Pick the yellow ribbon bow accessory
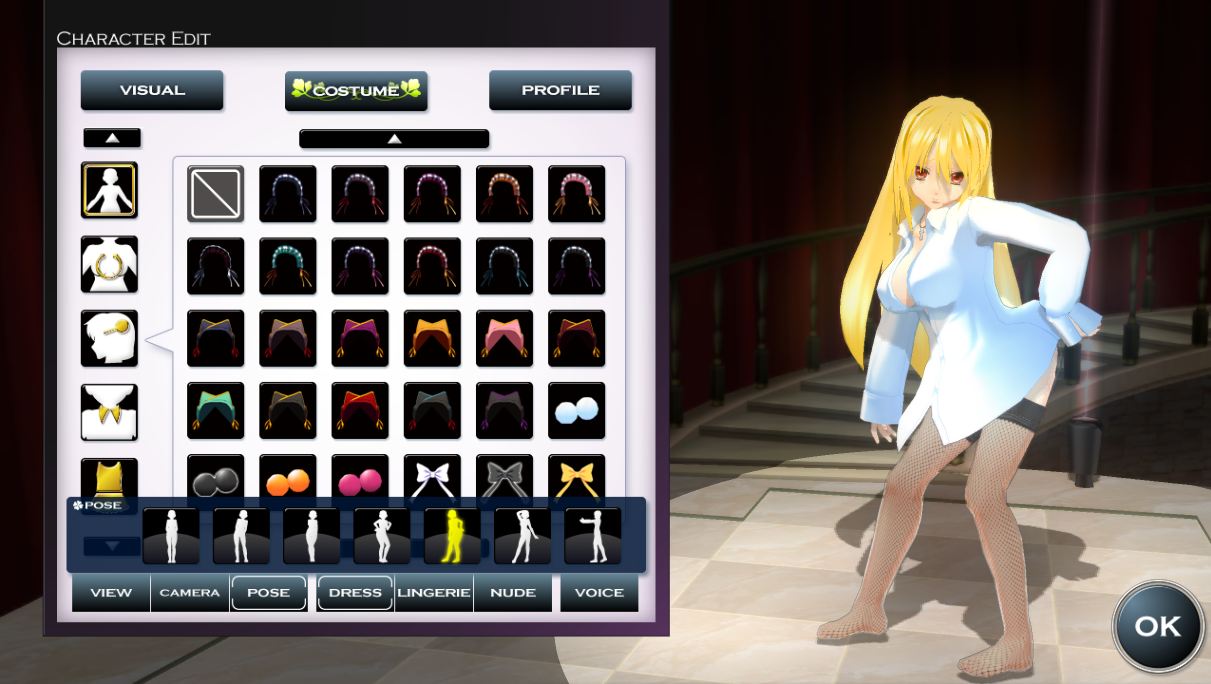The width and height of the screenshot is (1211, 684). point(576,477)
